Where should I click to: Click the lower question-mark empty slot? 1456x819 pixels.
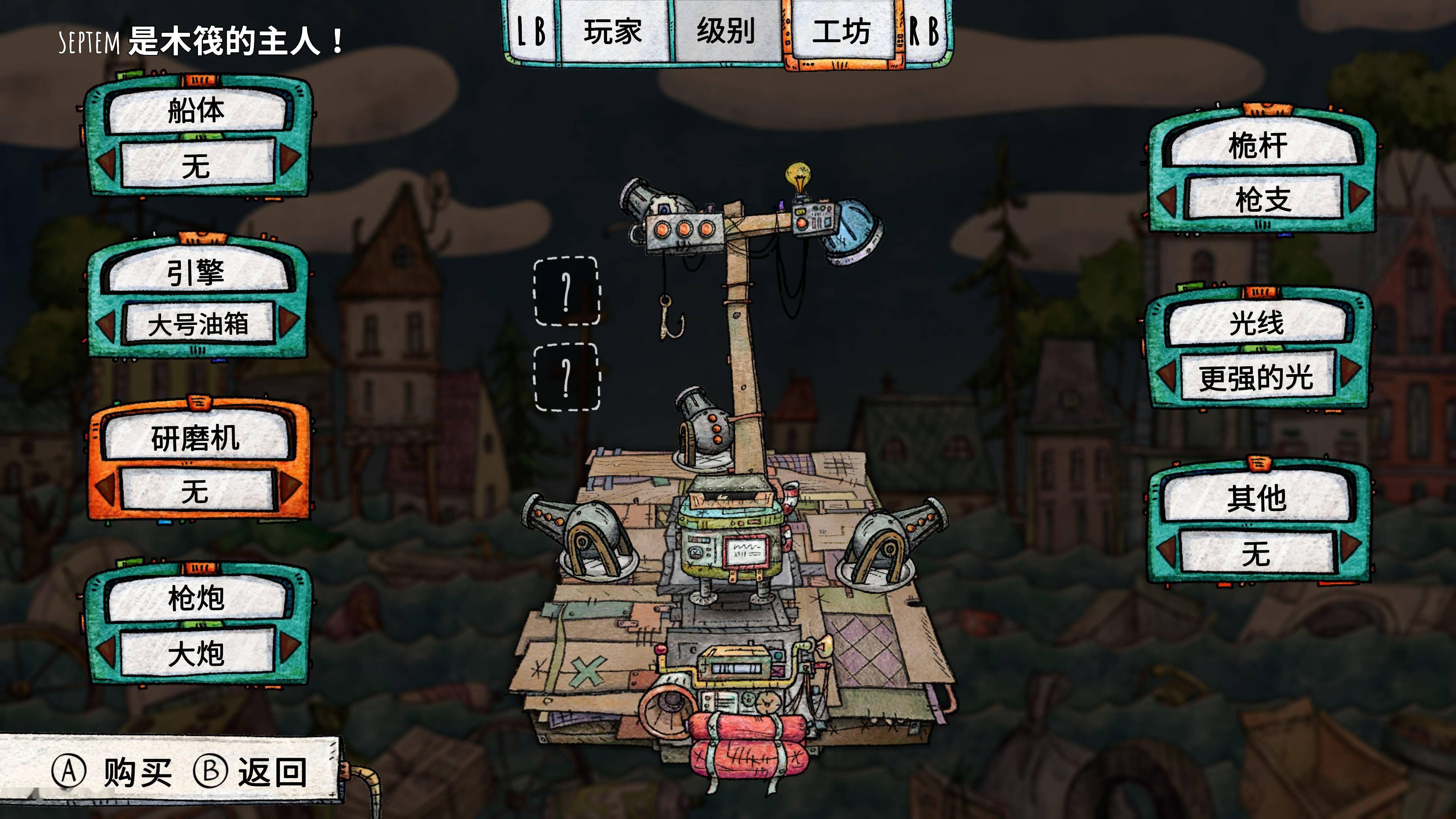(566, 377)
